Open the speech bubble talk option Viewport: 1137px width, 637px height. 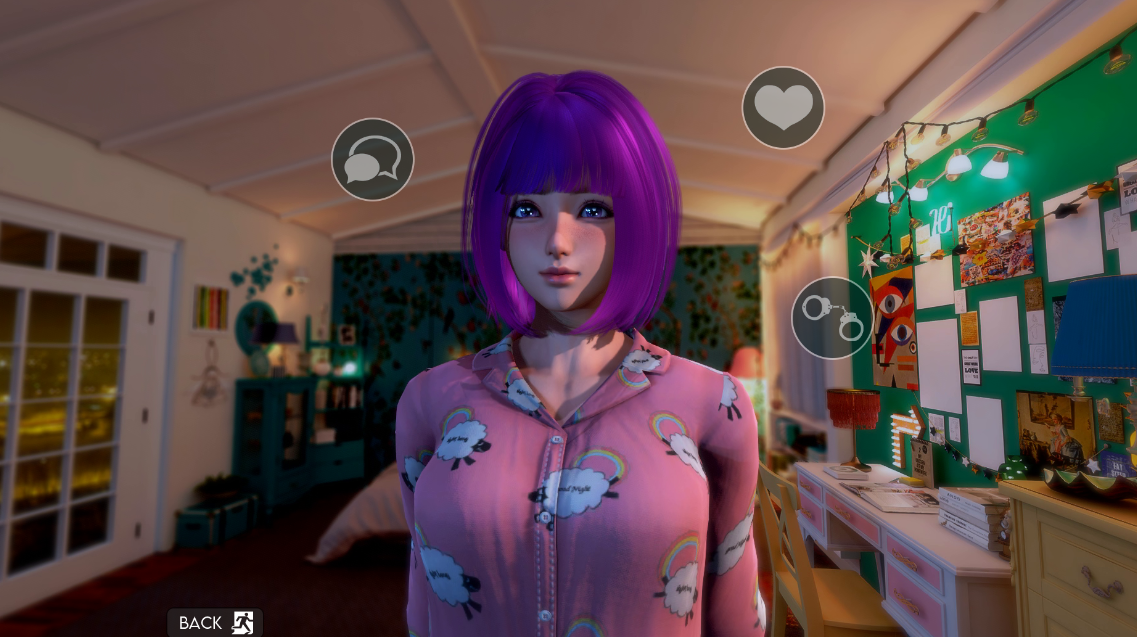point(372,159)
